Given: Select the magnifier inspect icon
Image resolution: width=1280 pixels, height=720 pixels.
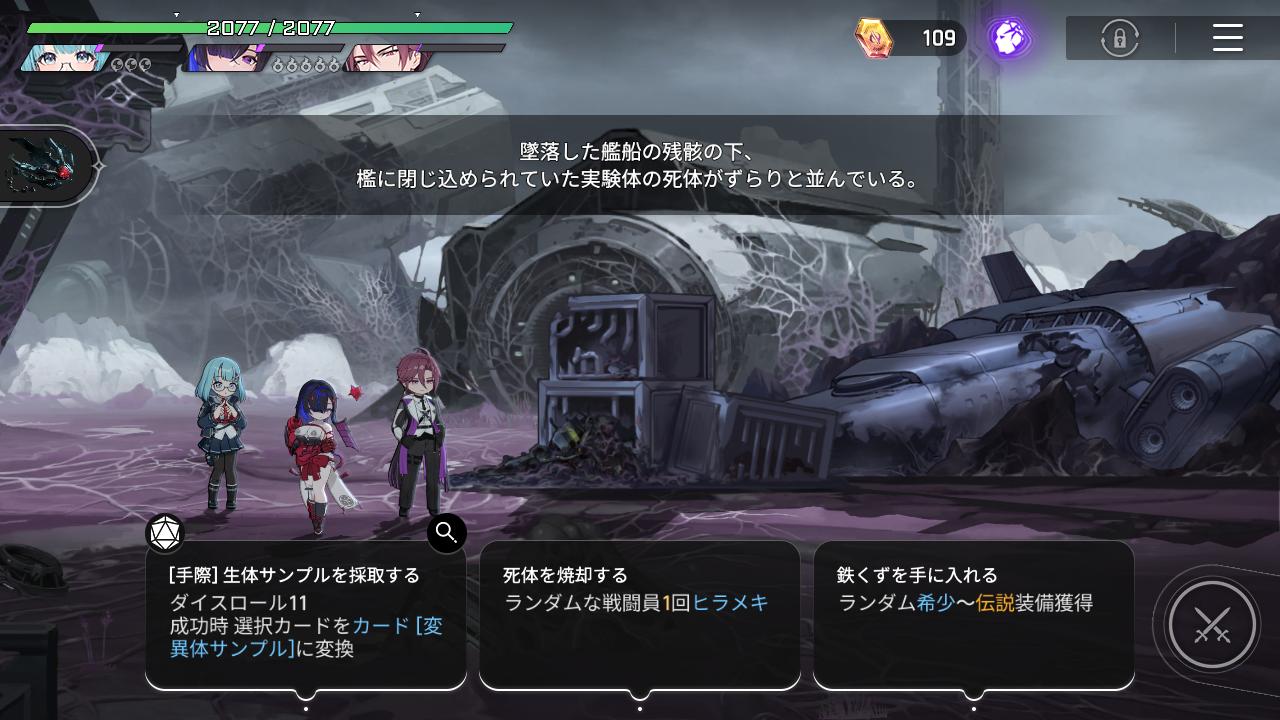Looking at the screenshot, I should pyautogui.click(x=446, y=533).
